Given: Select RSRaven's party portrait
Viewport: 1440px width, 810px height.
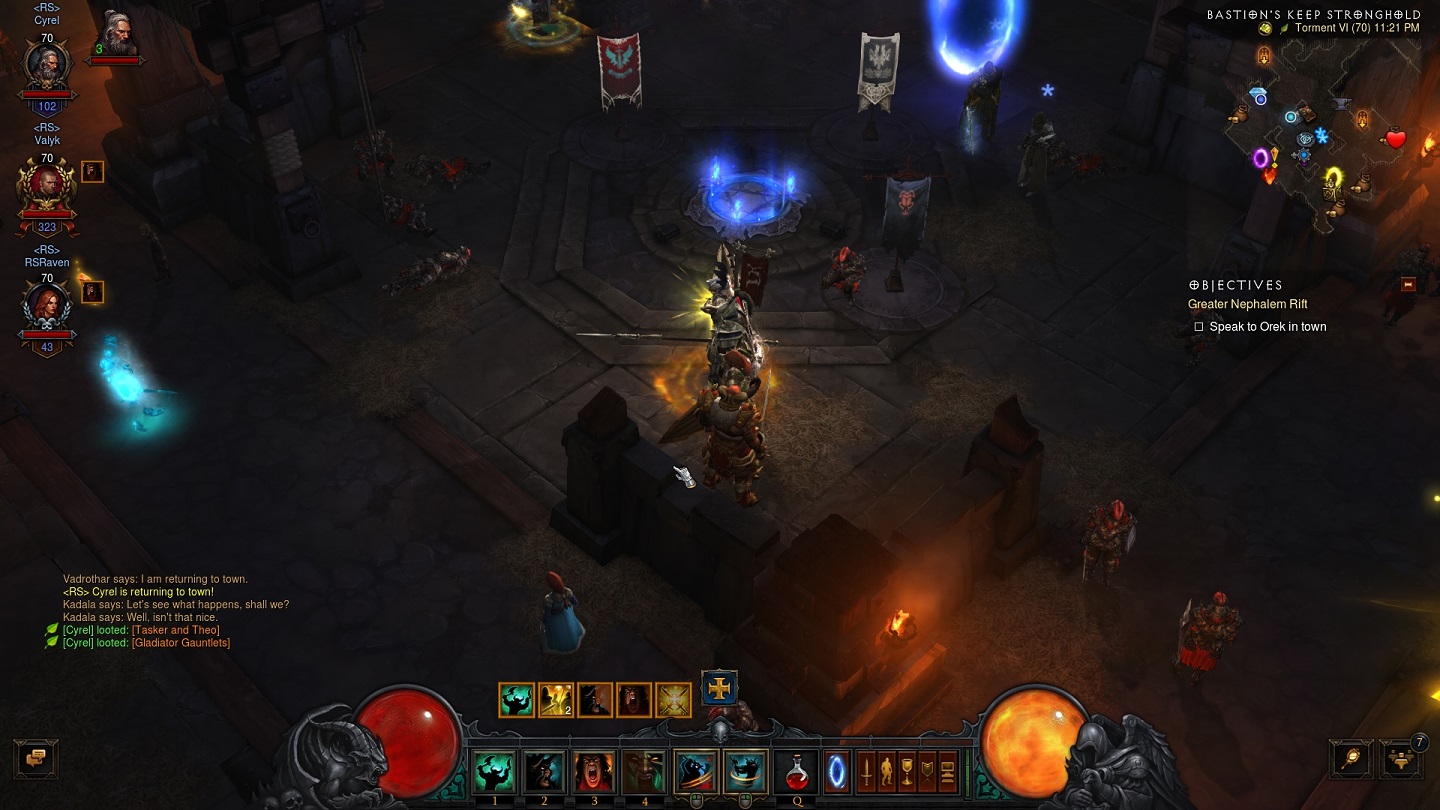Looking at the screenshot, I should tap(47, 306).
